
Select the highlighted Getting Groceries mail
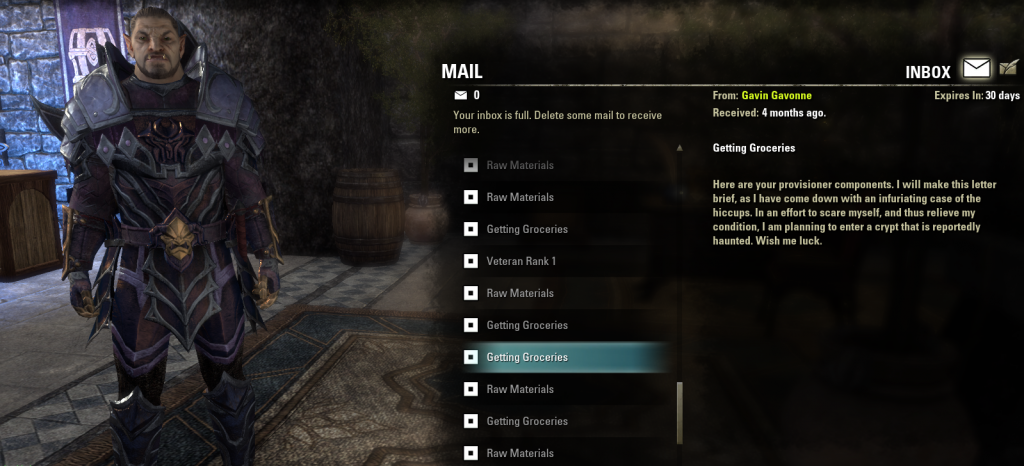pyautogui.click(x=527, y=357)
